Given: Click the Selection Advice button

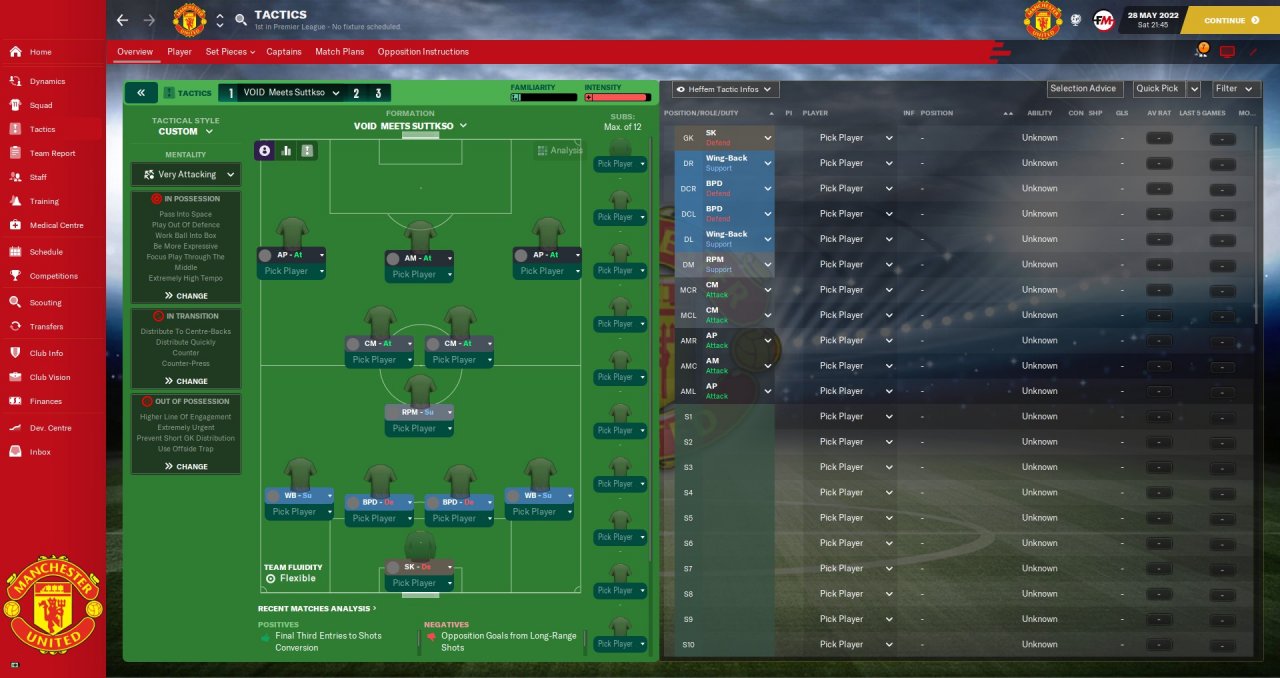Looking at the screenshot, I should [1083, 89].
